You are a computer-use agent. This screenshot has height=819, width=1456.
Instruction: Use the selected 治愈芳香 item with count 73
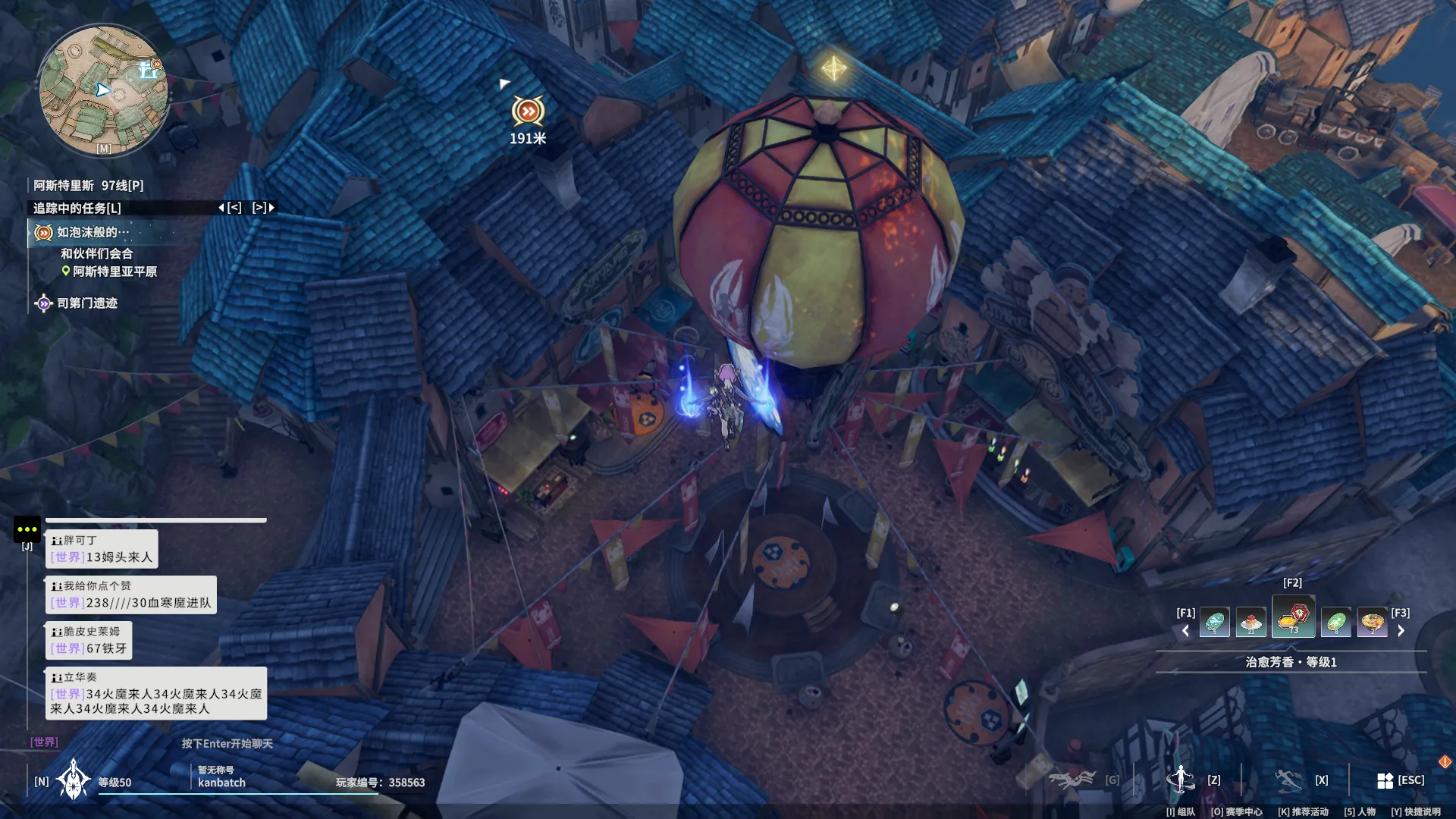1294,617
